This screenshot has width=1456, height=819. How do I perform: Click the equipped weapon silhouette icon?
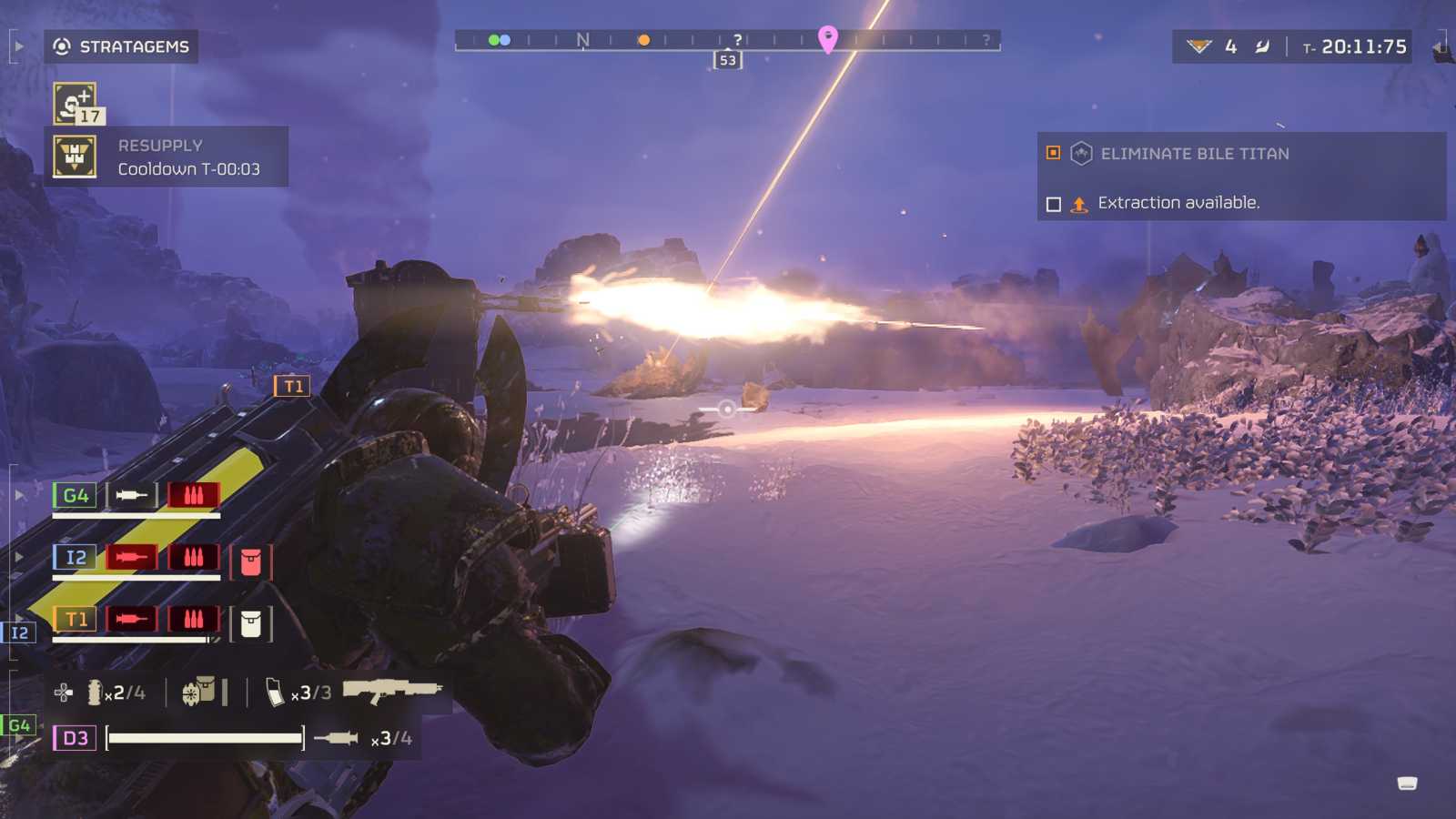point(391,691)
